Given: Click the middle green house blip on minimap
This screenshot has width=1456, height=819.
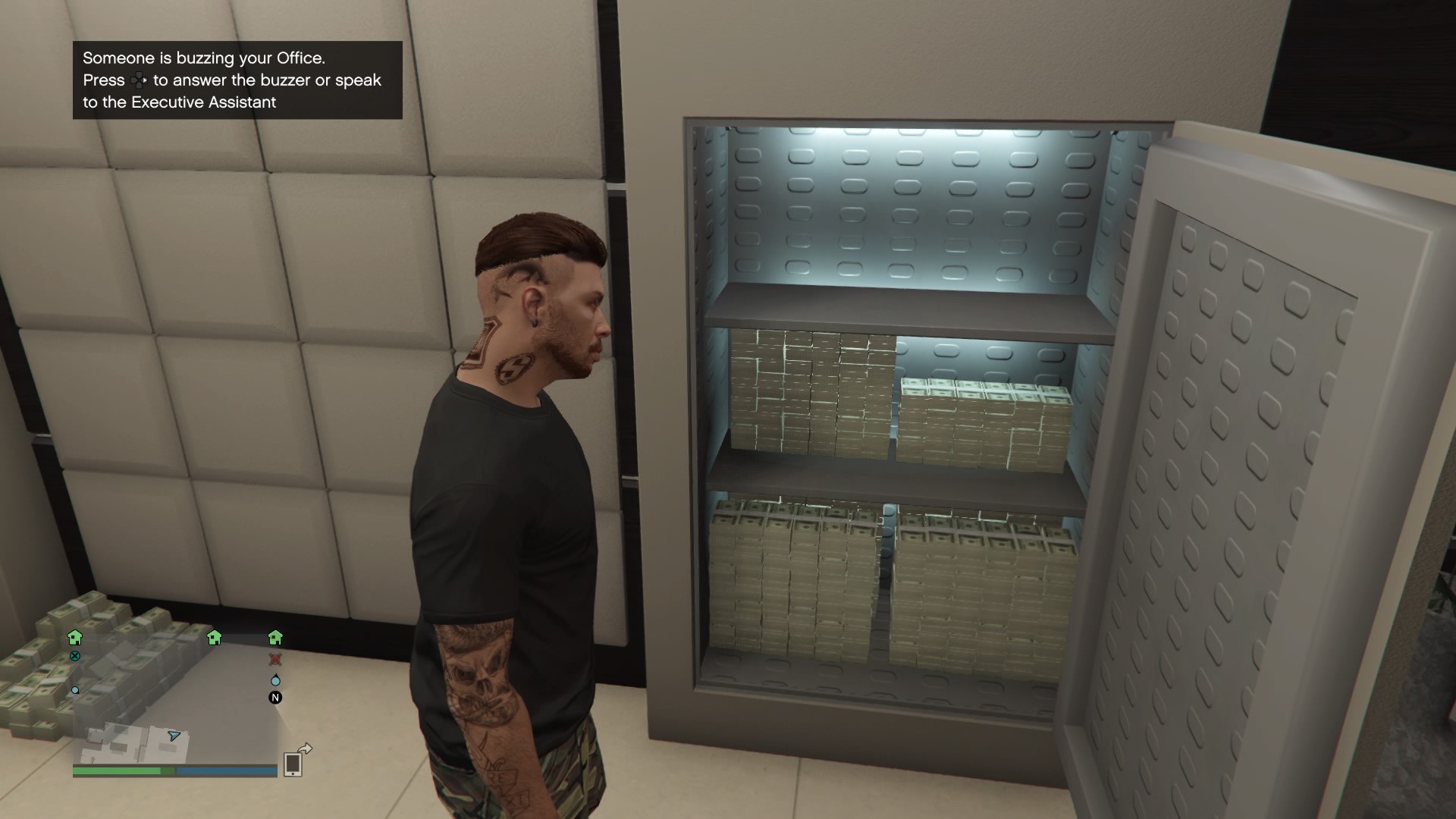Looking at the screenshot, I should [x=213, y=639].
